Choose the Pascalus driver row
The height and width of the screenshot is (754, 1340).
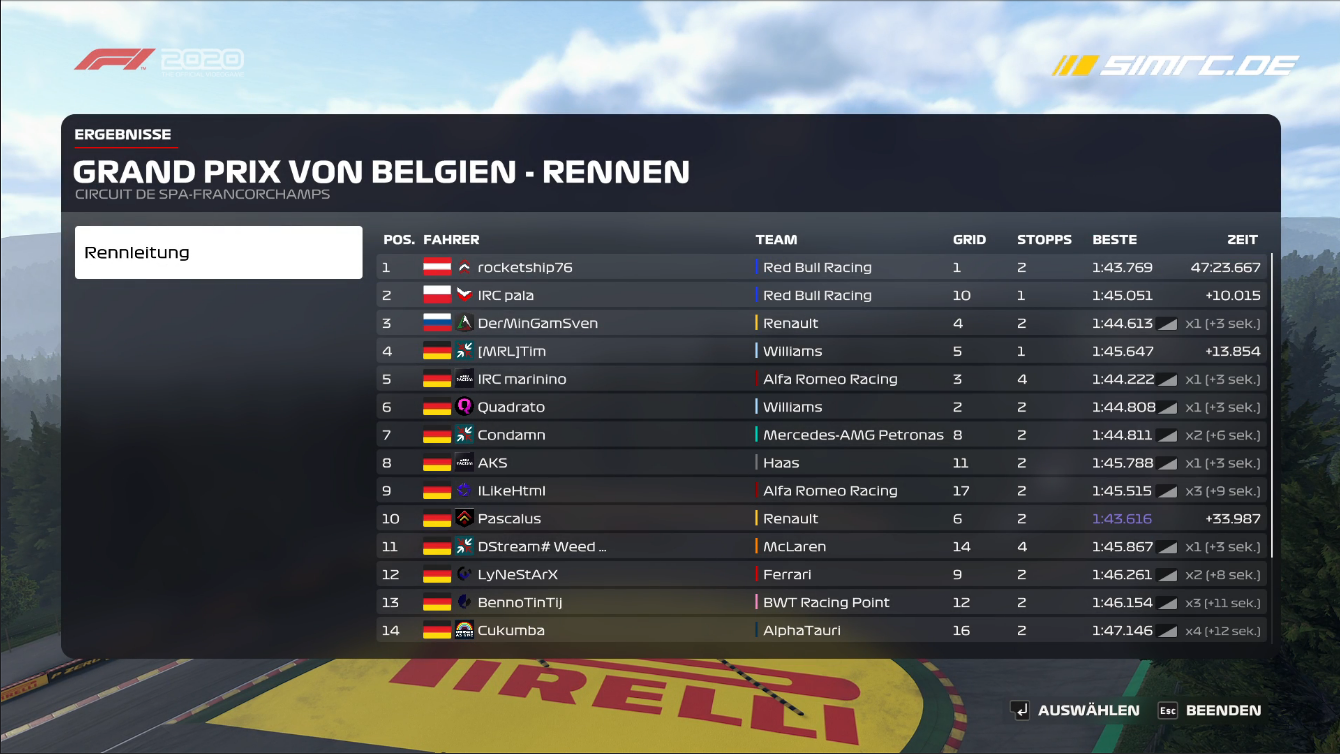820,519
